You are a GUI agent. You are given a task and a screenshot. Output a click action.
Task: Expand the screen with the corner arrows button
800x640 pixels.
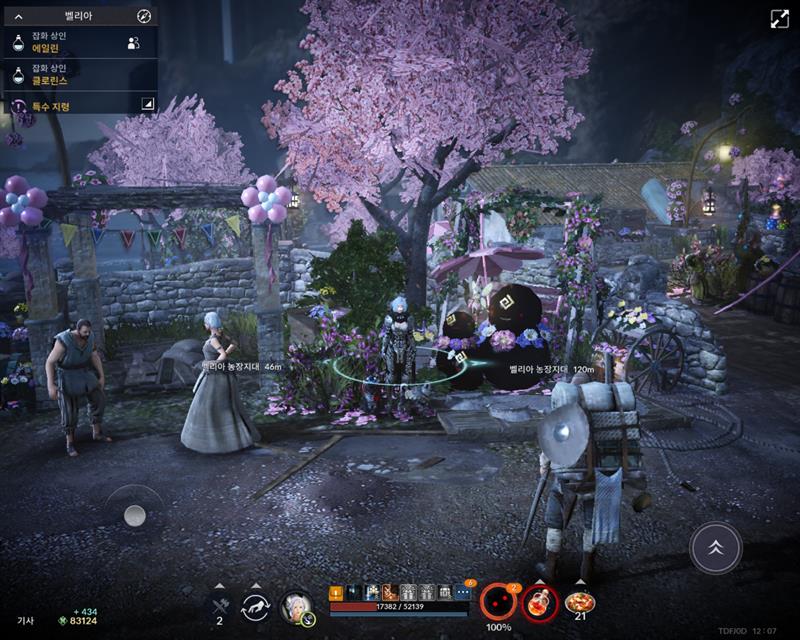click(x=779, y=19)
